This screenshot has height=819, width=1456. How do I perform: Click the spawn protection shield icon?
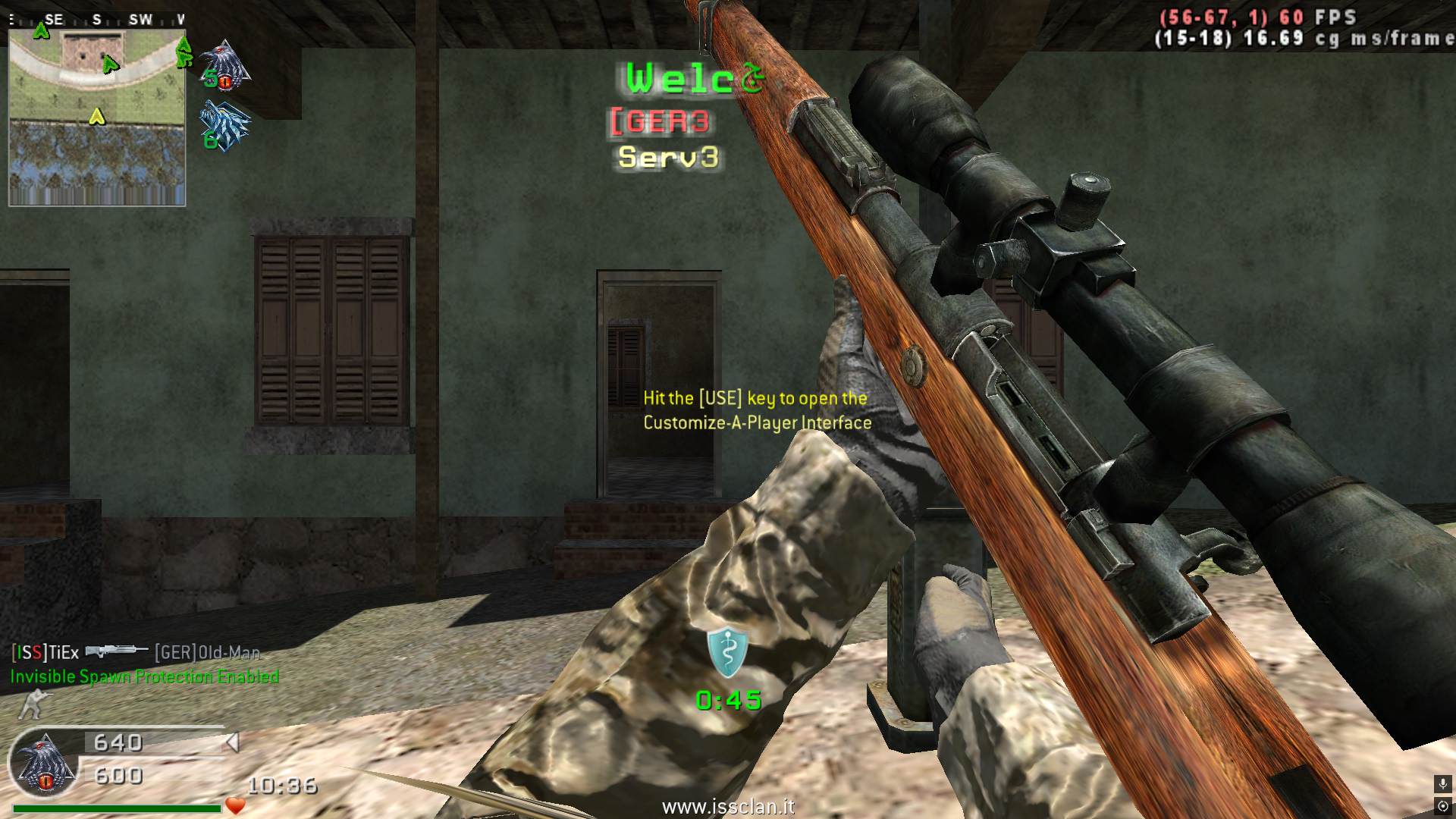pos(727,652)
